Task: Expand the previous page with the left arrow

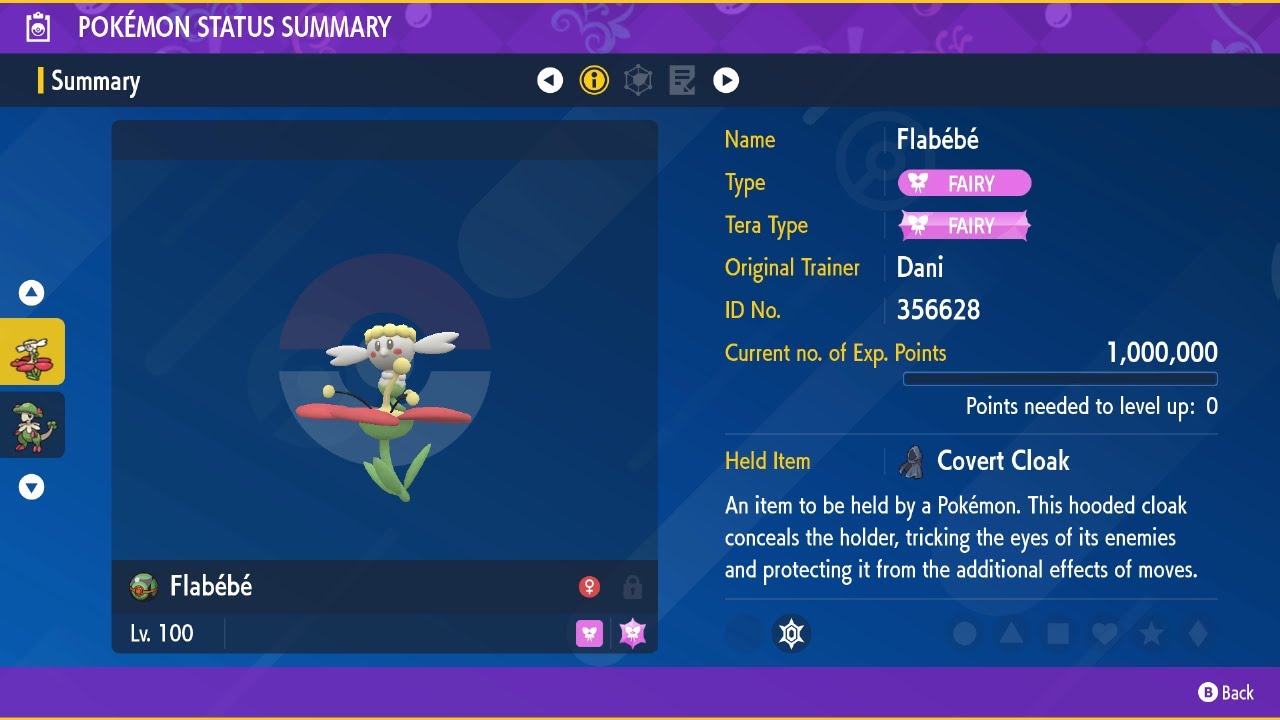Action: [550, 80]
